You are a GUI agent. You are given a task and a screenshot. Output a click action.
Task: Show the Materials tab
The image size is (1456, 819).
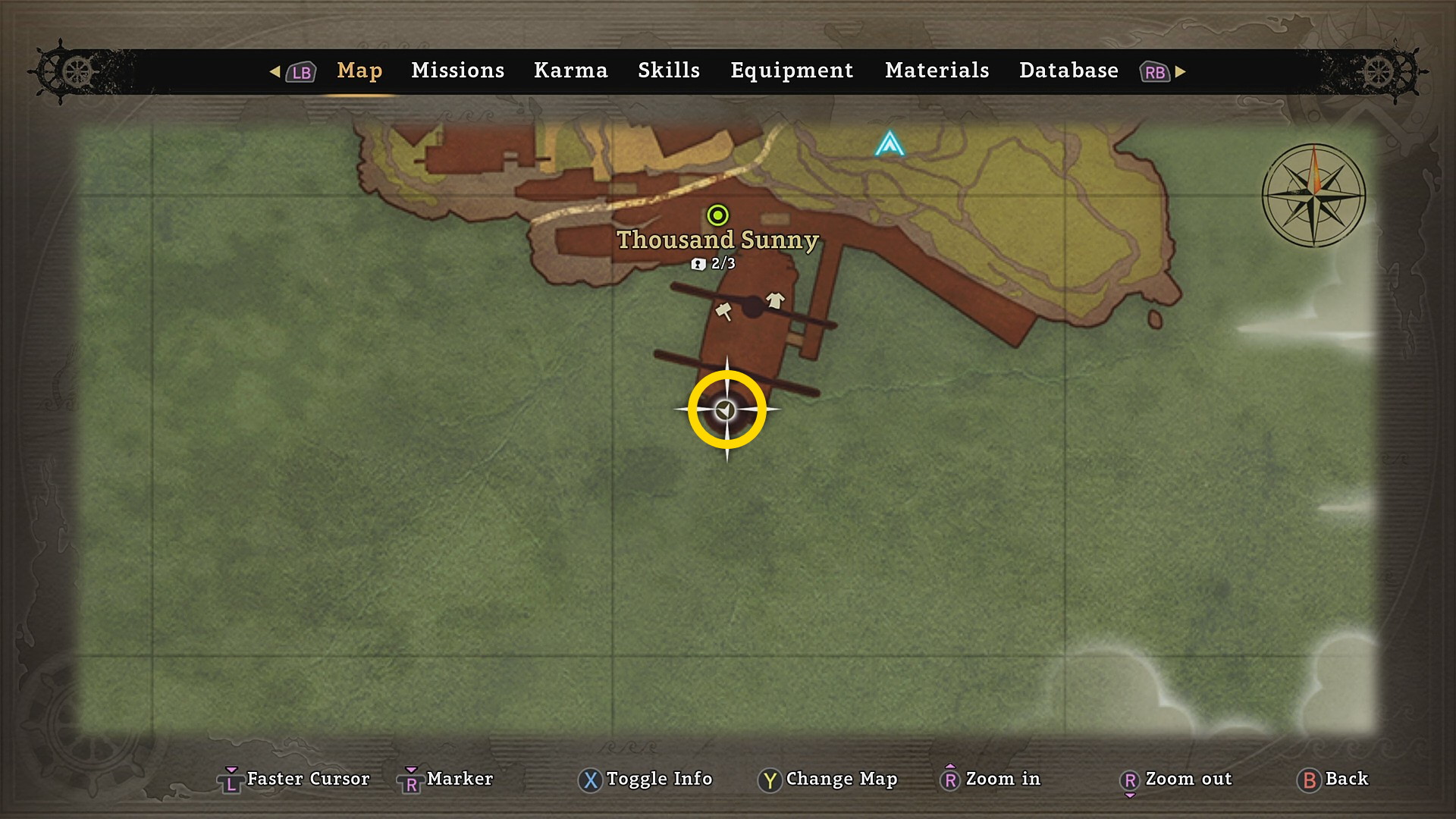pos(937,71)
